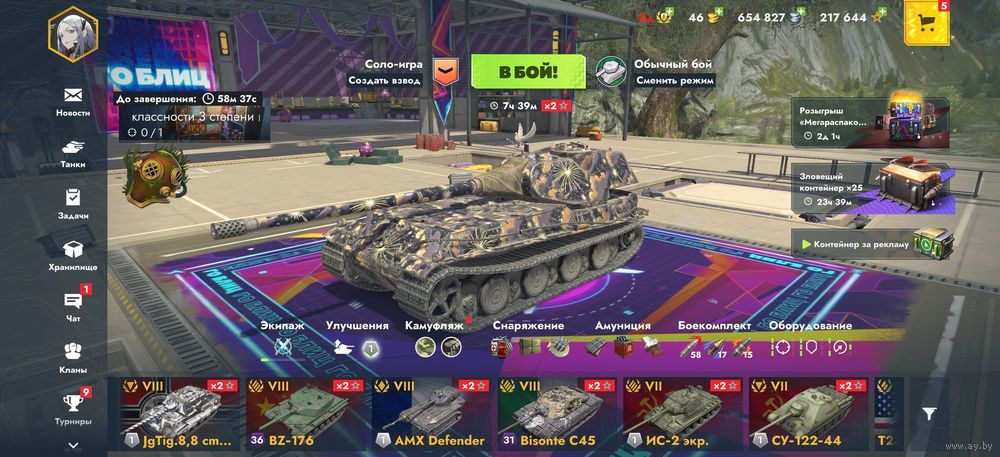The width and height of the screenshot is (1000, 457).
Task: Open the Зловещий контейнер ×25 offer
Action: [x=872, y=189]
